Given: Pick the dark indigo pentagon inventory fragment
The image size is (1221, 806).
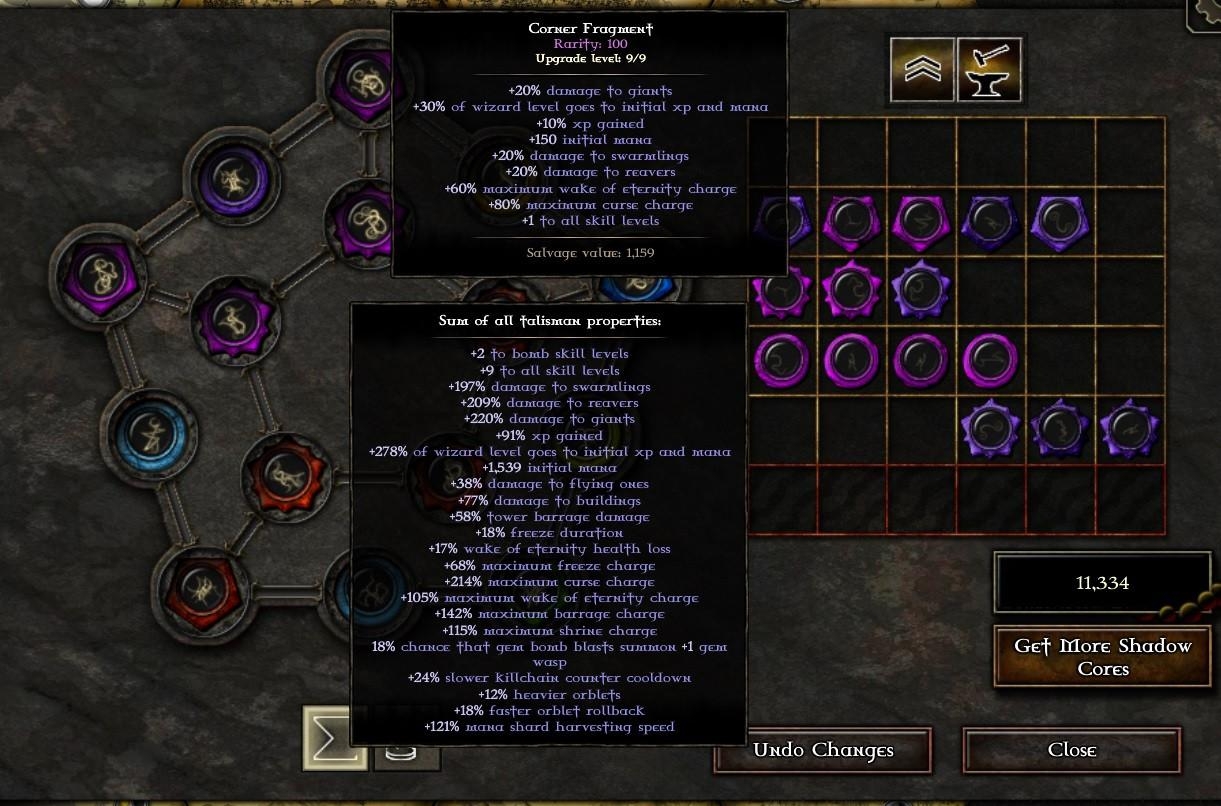Looking at the screenshot, I should pos(990,222).
